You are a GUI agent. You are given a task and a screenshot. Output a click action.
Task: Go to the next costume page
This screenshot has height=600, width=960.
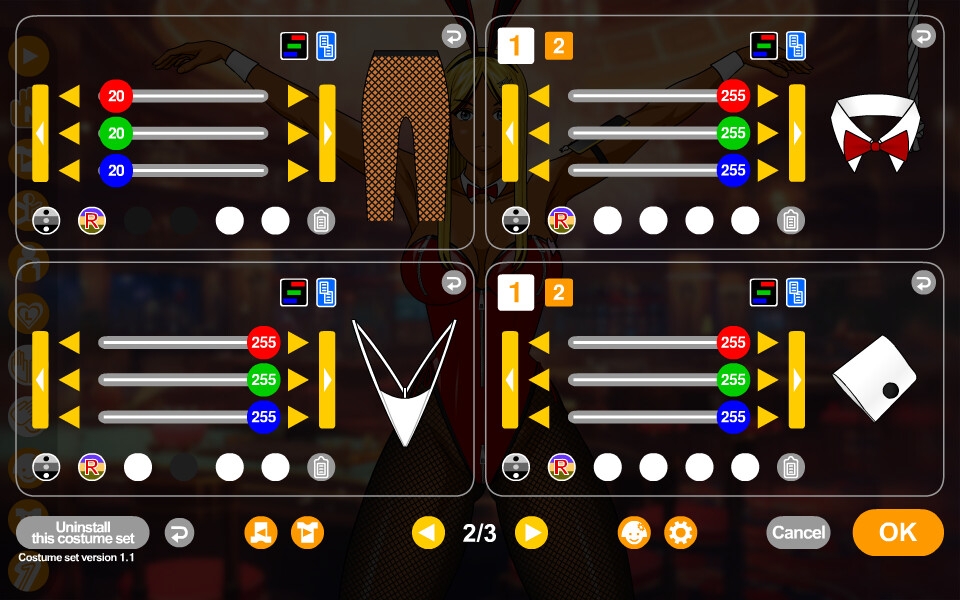[x=531, y=533]
